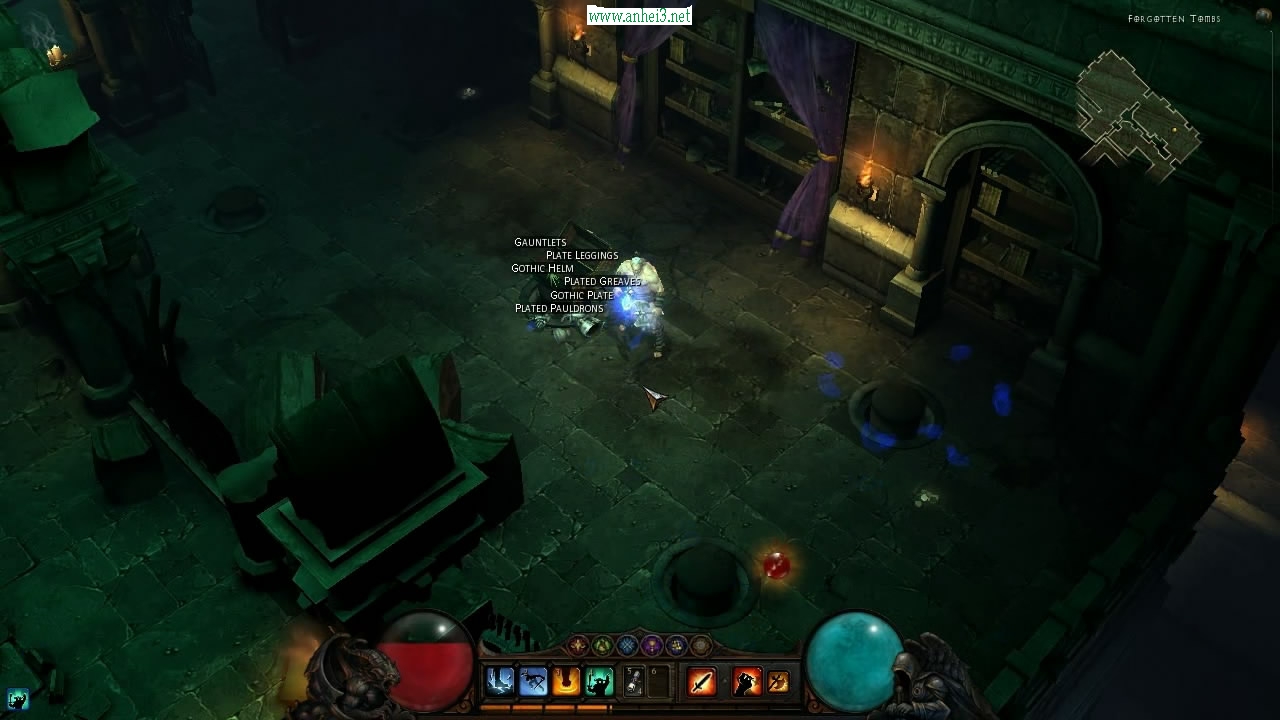
Task: Select the orange sword attack skill
Action: pos(702,682)
